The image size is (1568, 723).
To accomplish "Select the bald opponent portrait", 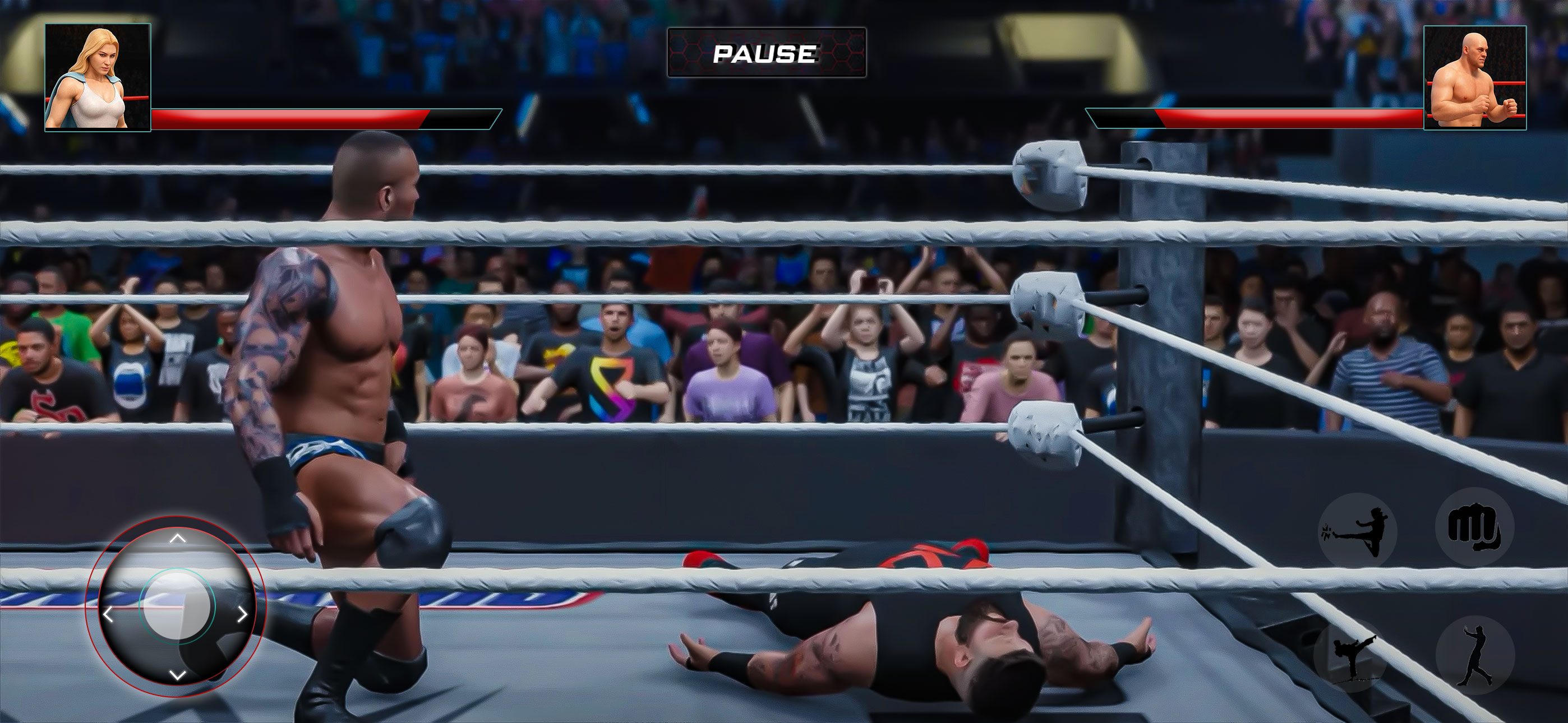I will 1474,77.
